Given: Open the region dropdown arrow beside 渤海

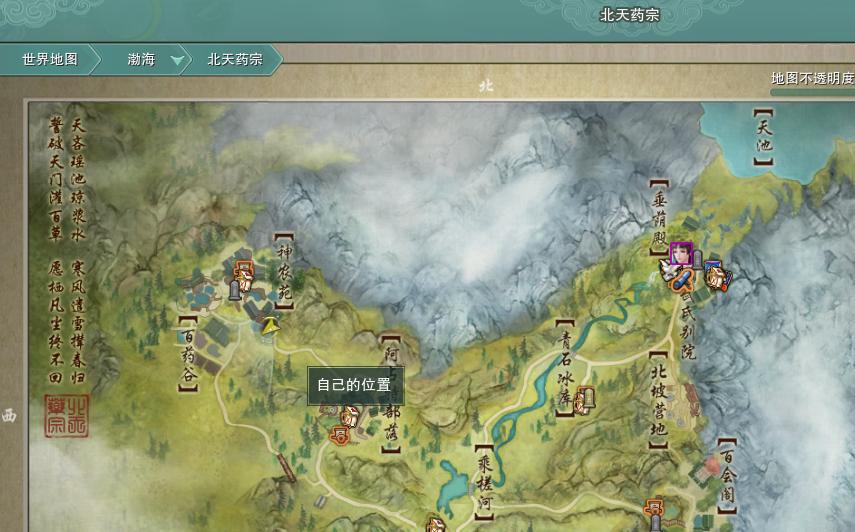Looking at the screenshot, I should [x=178, y=61].
